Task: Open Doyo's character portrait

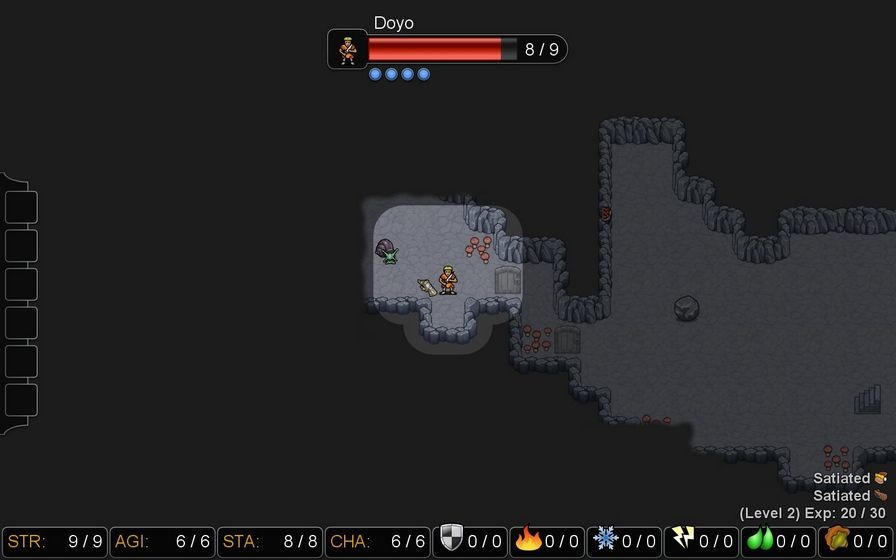Action: [348, 49]
